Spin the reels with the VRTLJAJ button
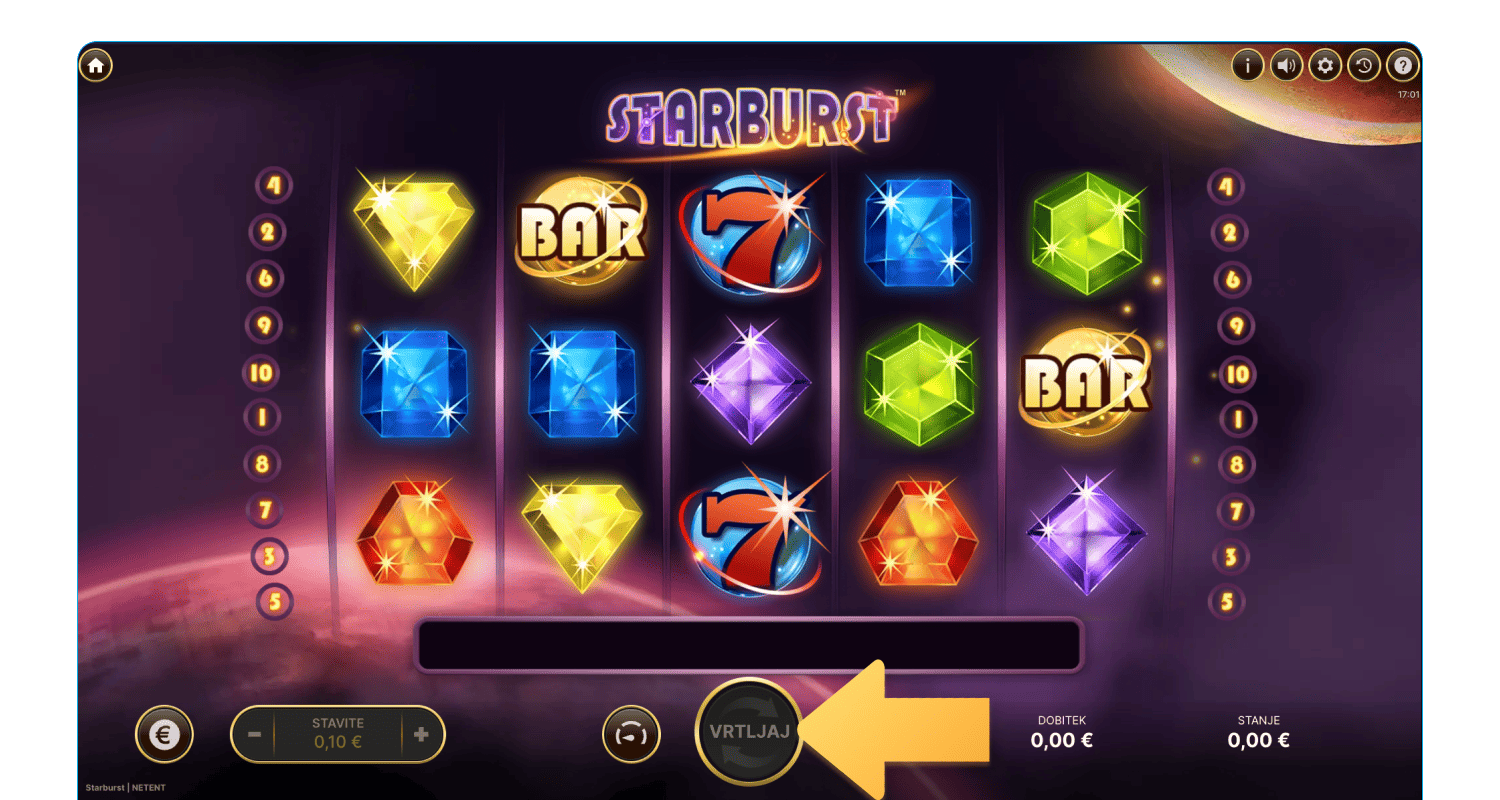1500x800 pixels. (748, 731)
